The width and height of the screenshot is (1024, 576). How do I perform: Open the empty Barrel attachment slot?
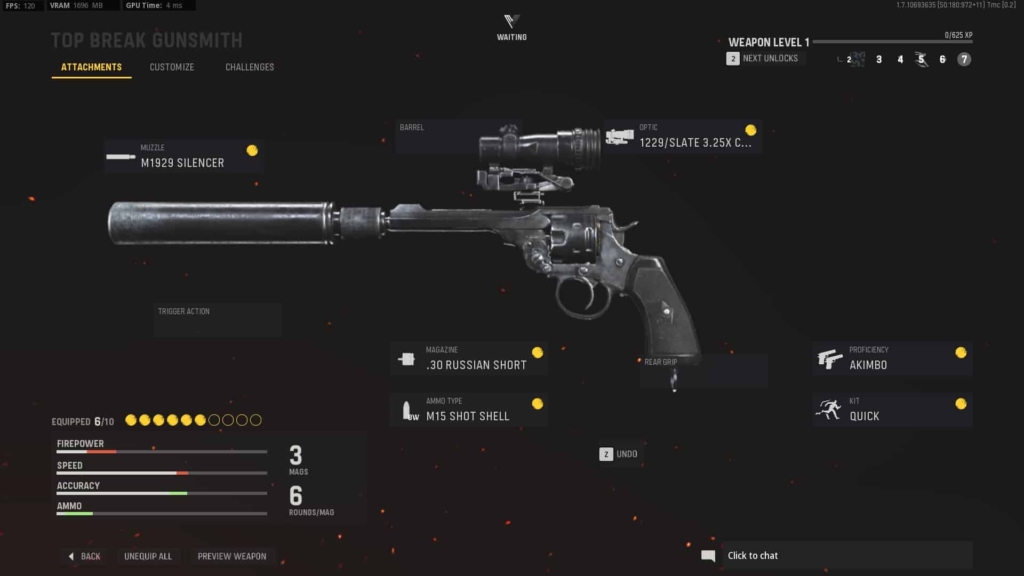[x=444, y=137]
